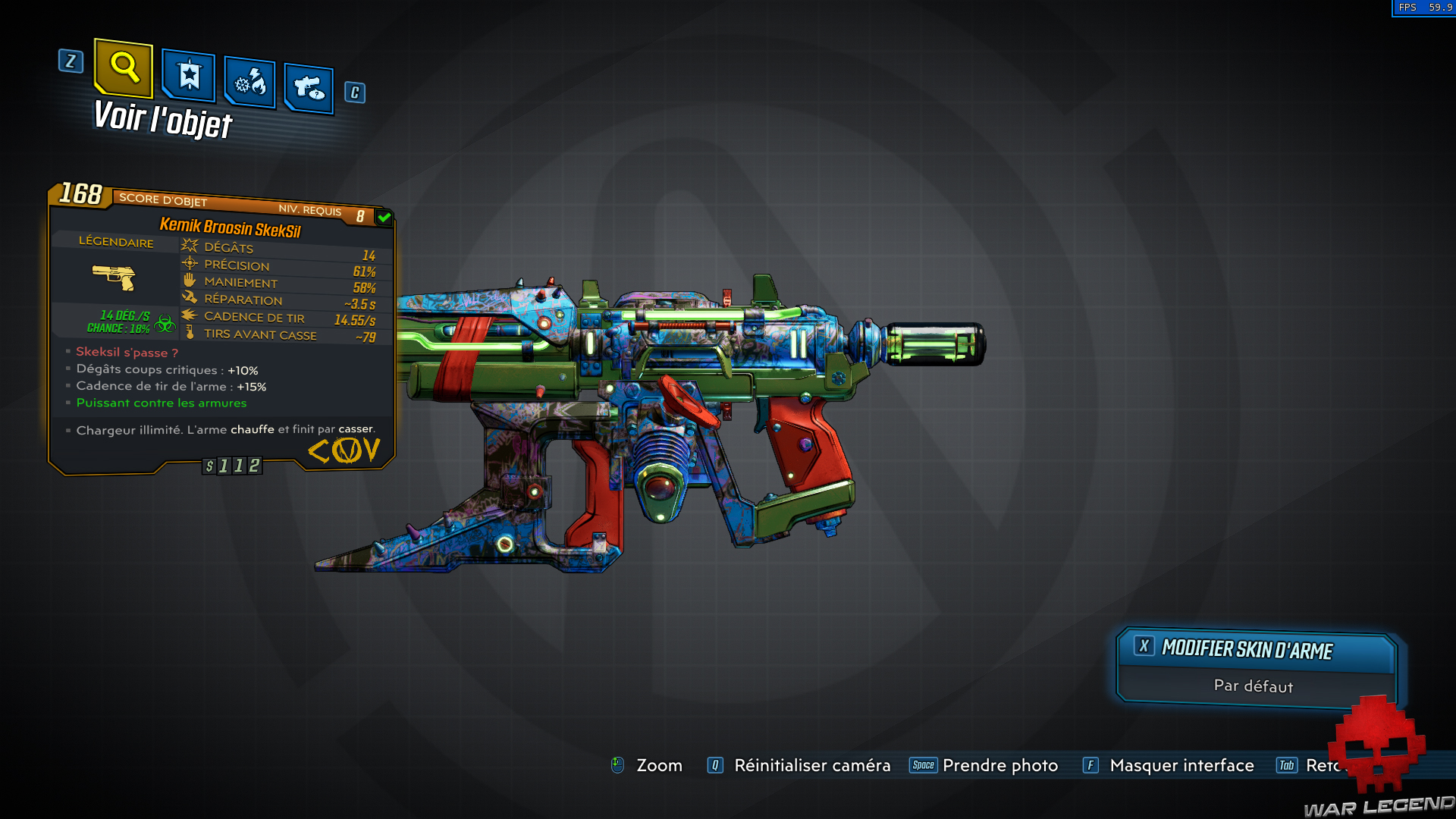Click the weapon parts icon
The image size is (1456, 819).
(307, 87)
